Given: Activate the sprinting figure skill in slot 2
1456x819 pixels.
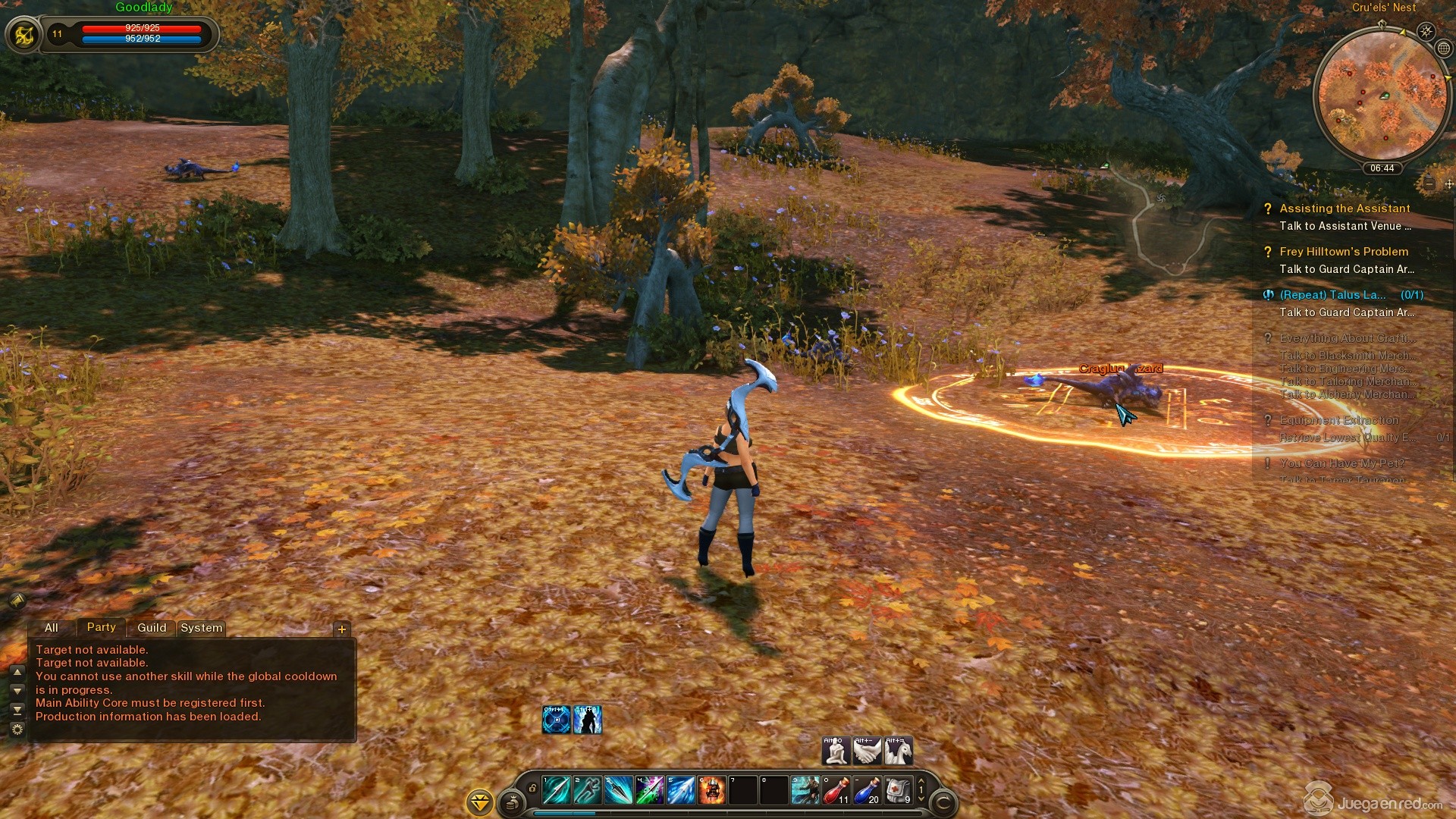Looking at the screenshot, I should (587, 790).
